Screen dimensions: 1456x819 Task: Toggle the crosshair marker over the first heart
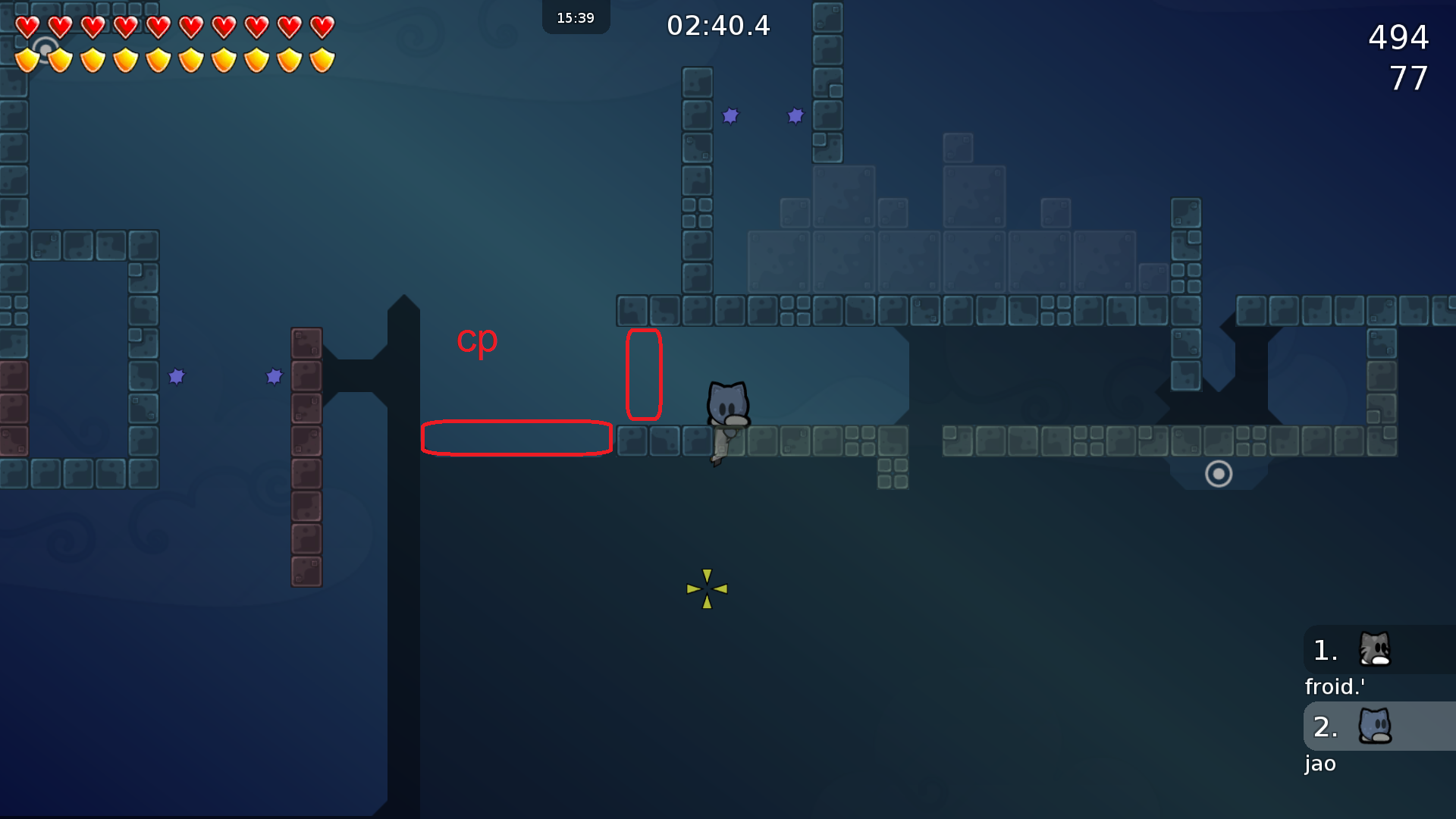44,49
